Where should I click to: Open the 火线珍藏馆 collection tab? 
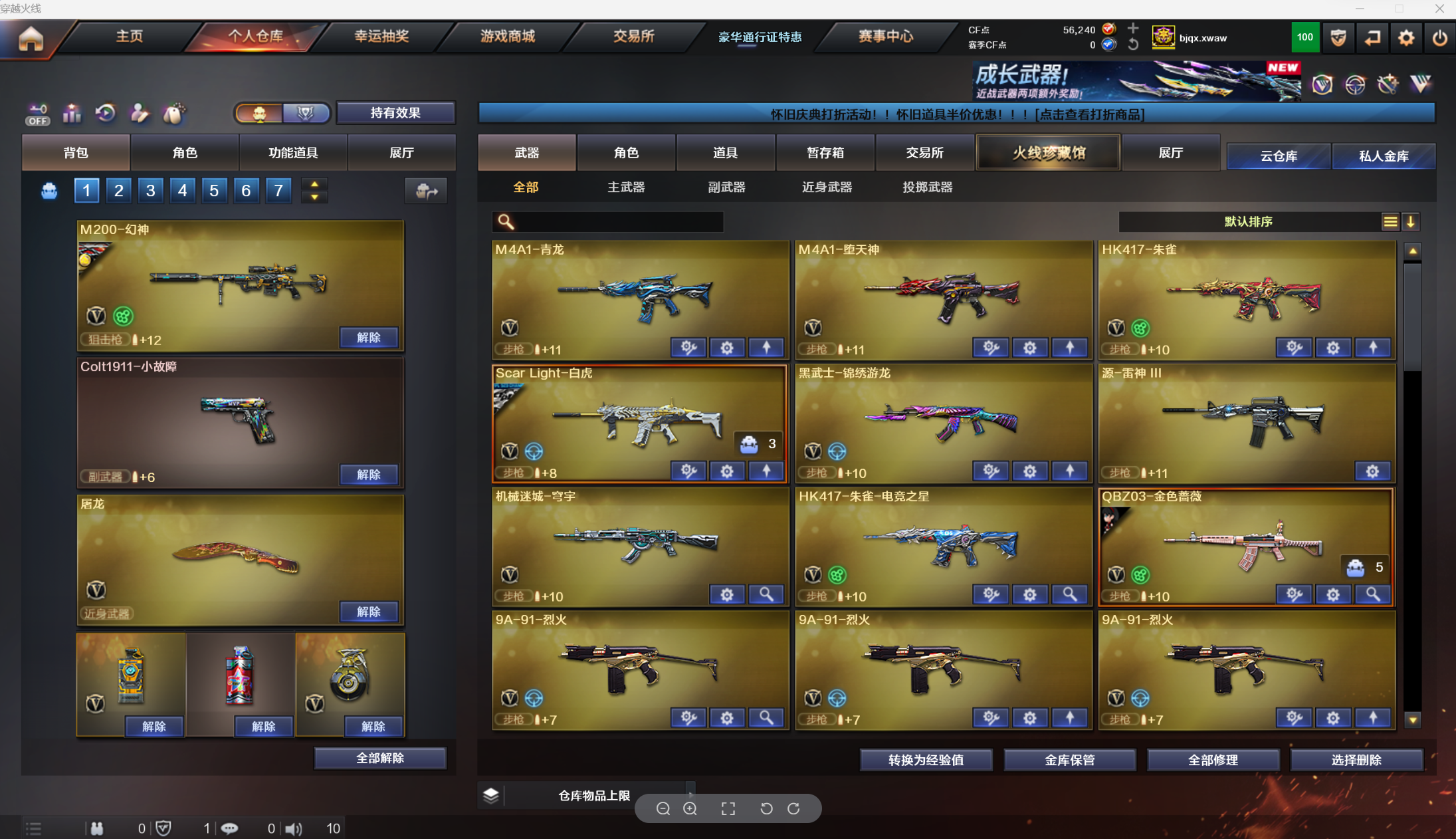[1049, 153]
